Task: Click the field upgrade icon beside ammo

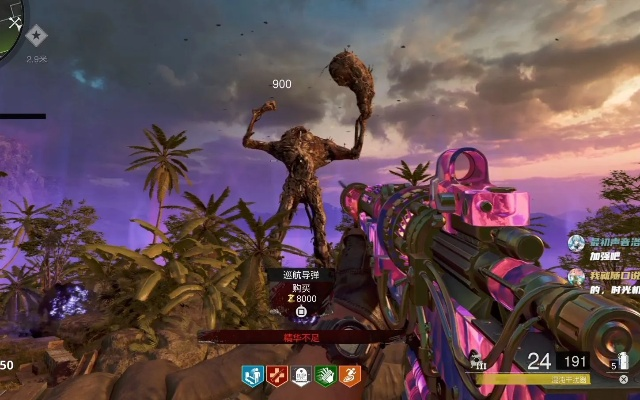Action: [x=479, y=361]
